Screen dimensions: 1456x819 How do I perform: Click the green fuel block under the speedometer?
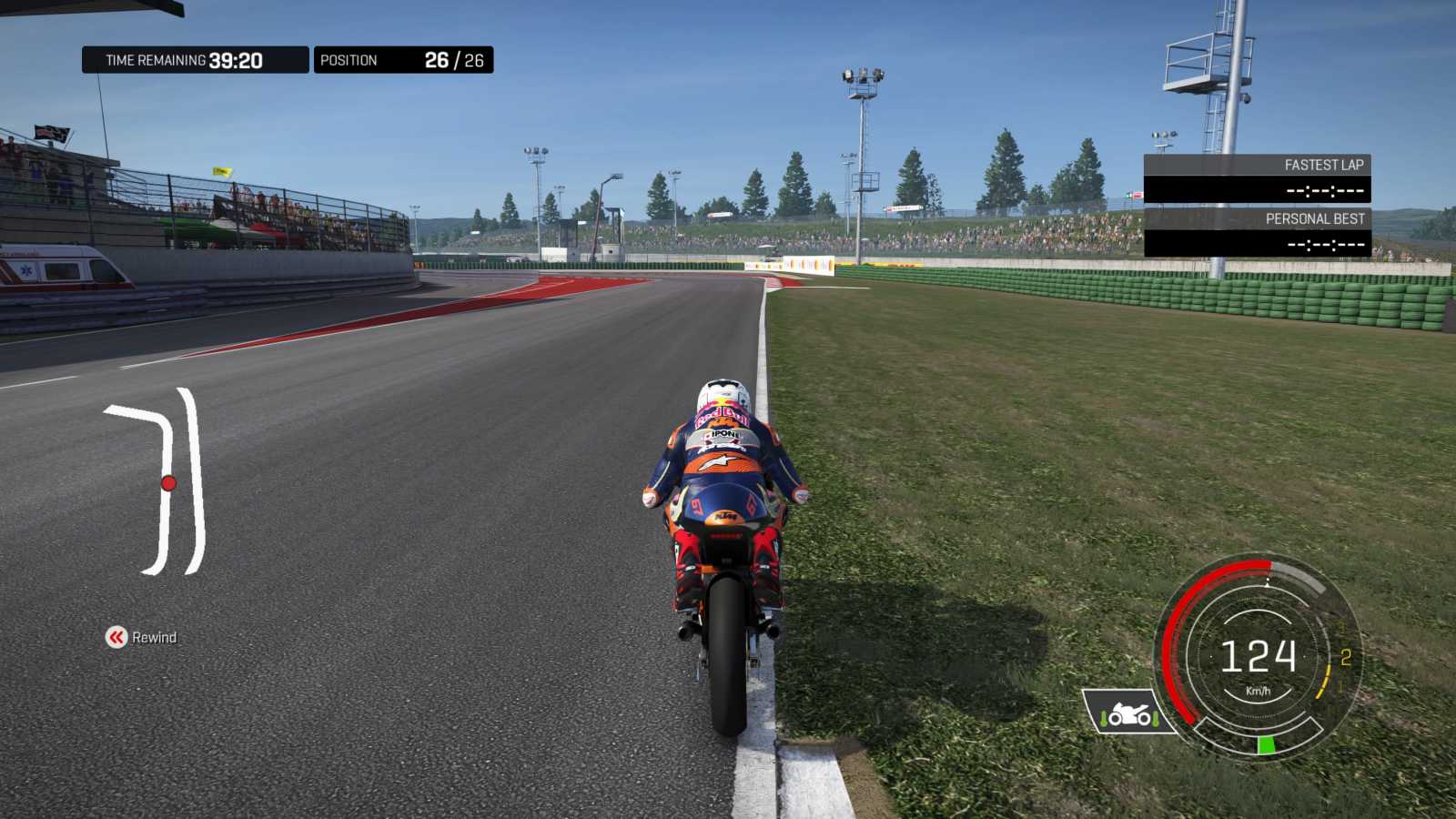click(1265, 744)
